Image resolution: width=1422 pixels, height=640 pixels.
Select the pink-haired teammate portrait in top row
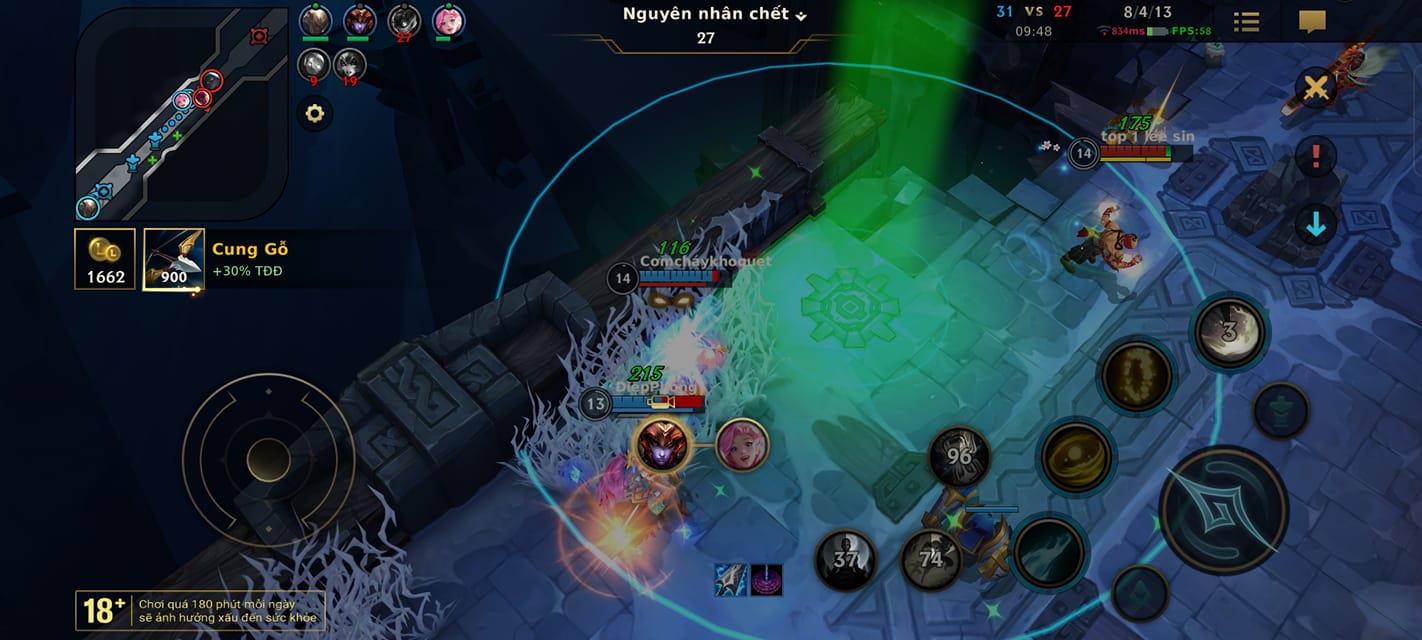pos(448,20)
